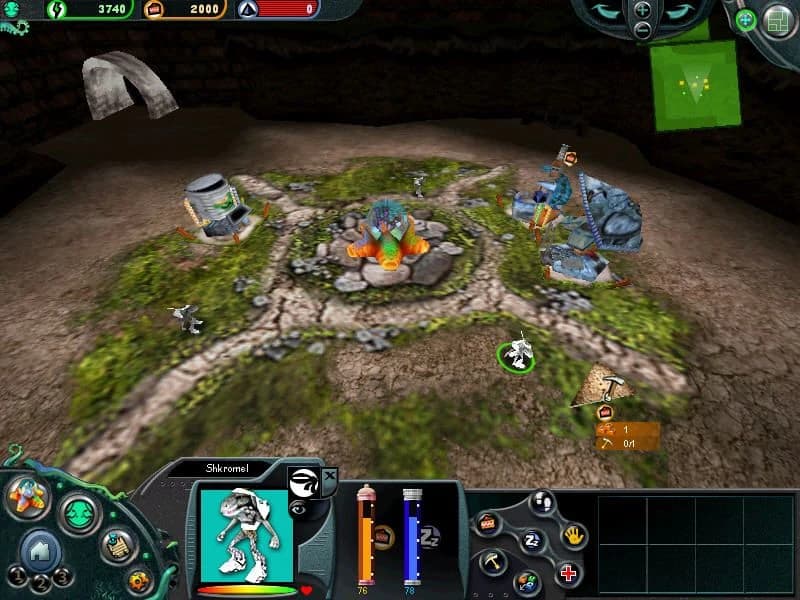Activate the hammer build command

(494, 562)
